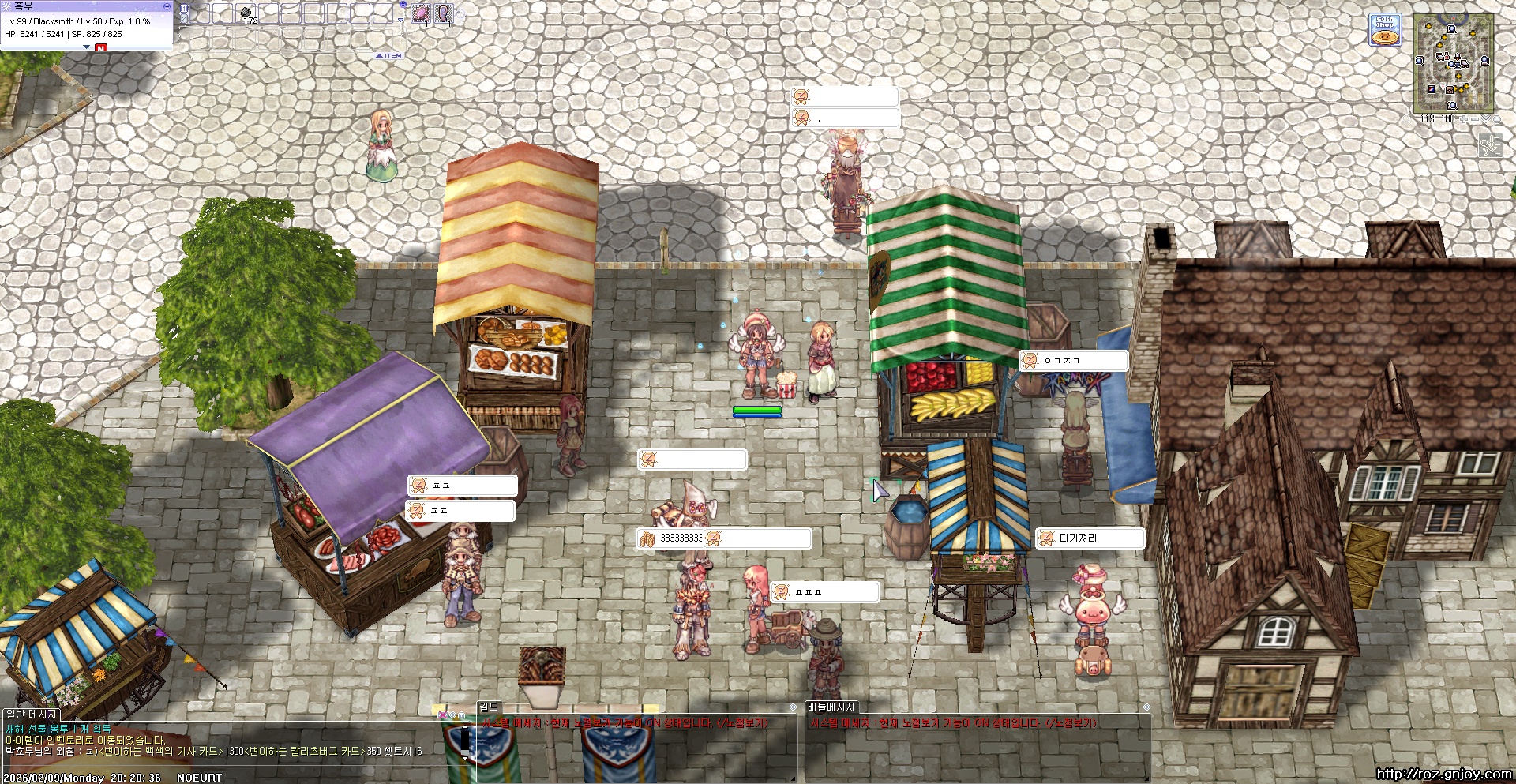Select the 길드 chat tab

coord(489,707)
